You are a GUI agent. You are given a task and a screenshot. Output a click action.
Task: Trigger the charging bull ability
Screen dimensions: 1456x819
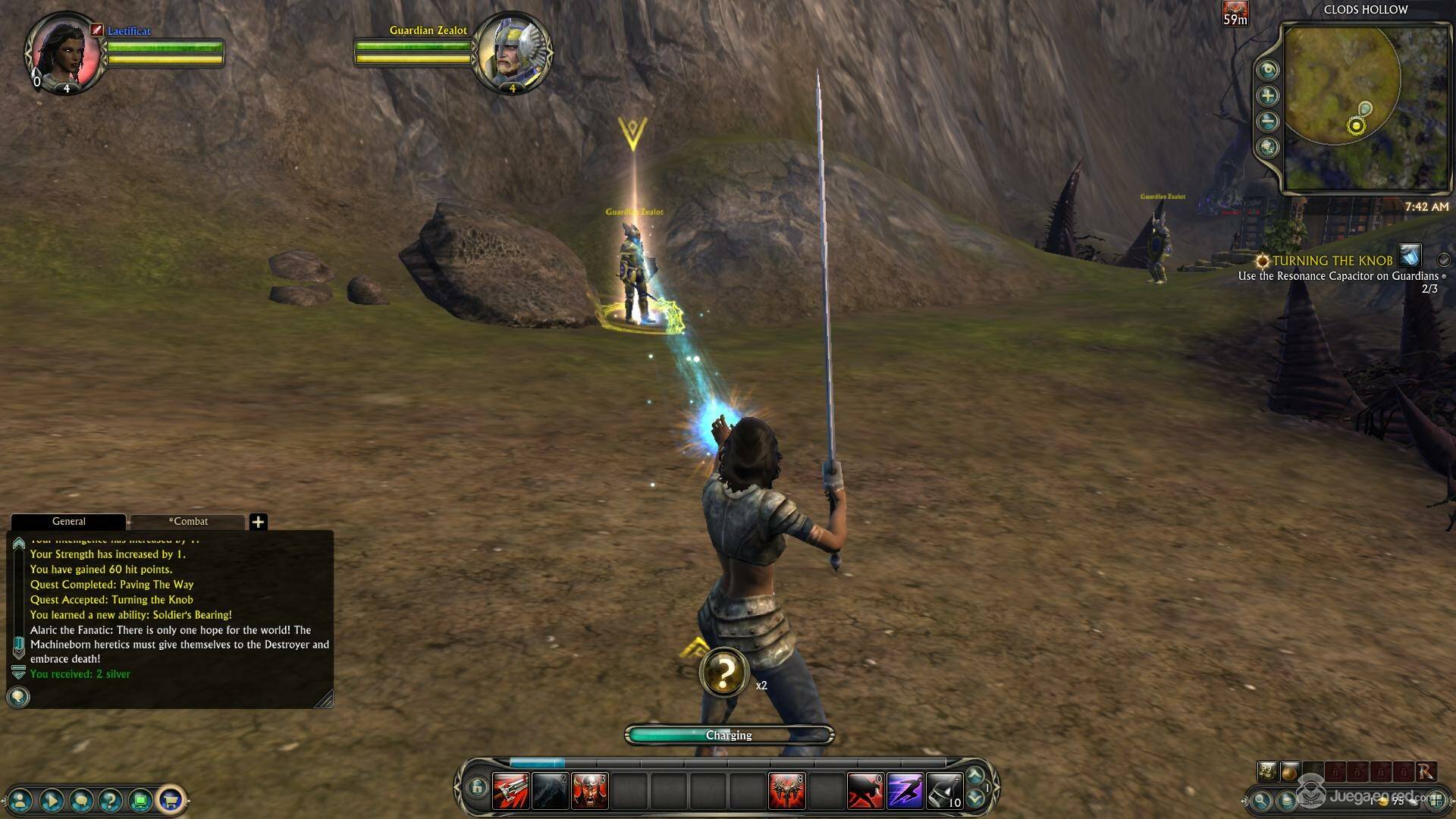tap(865, 791)
